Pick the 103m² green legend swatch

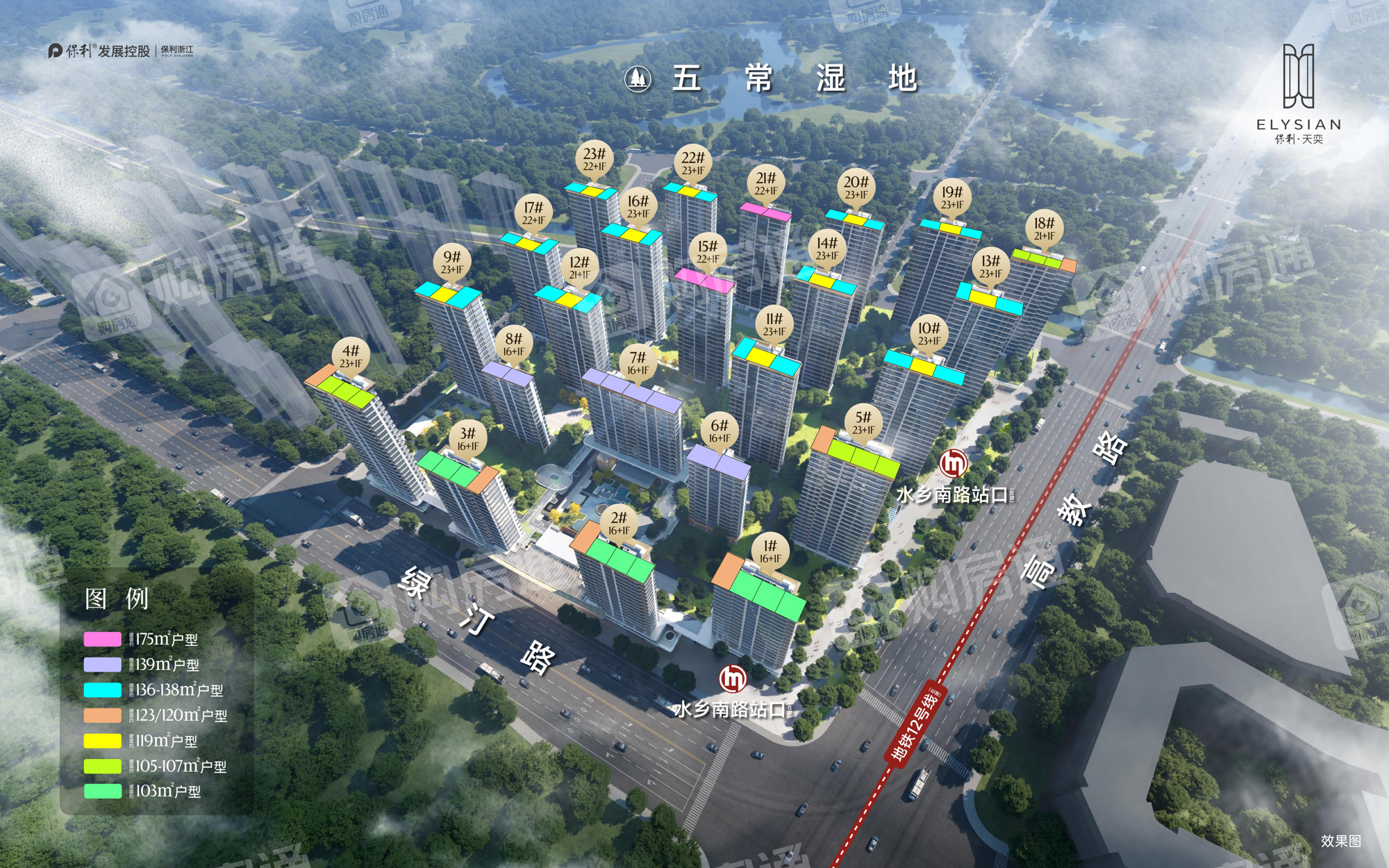point(102,791)
